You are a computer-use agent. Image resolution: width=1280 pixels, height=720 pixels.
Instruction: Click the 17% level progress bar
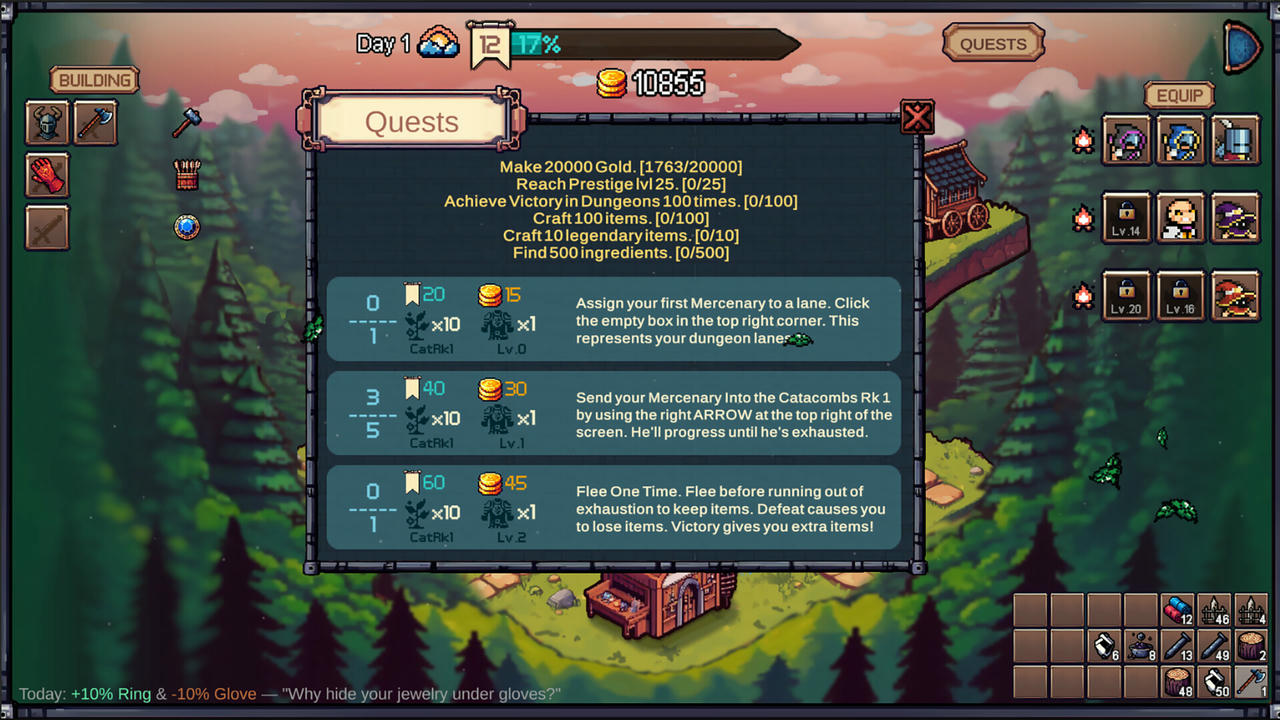[640, 44]
